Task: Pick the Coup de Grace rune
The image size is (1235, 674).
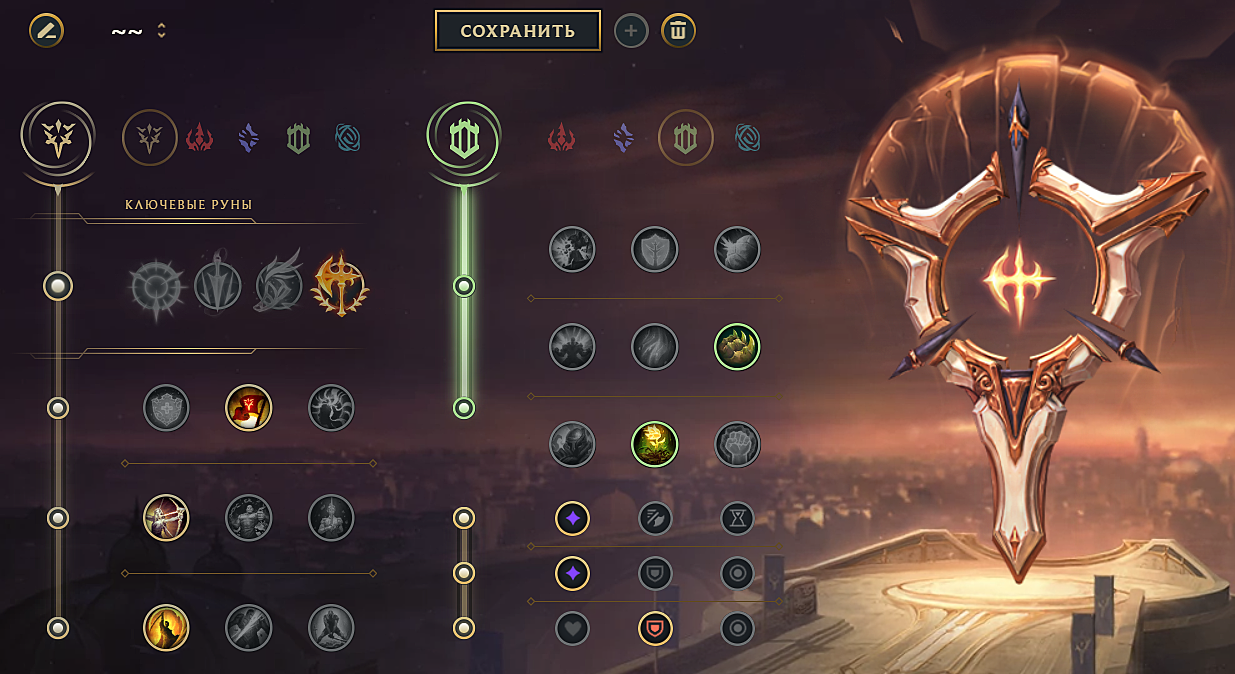Action: click(166, 627)
